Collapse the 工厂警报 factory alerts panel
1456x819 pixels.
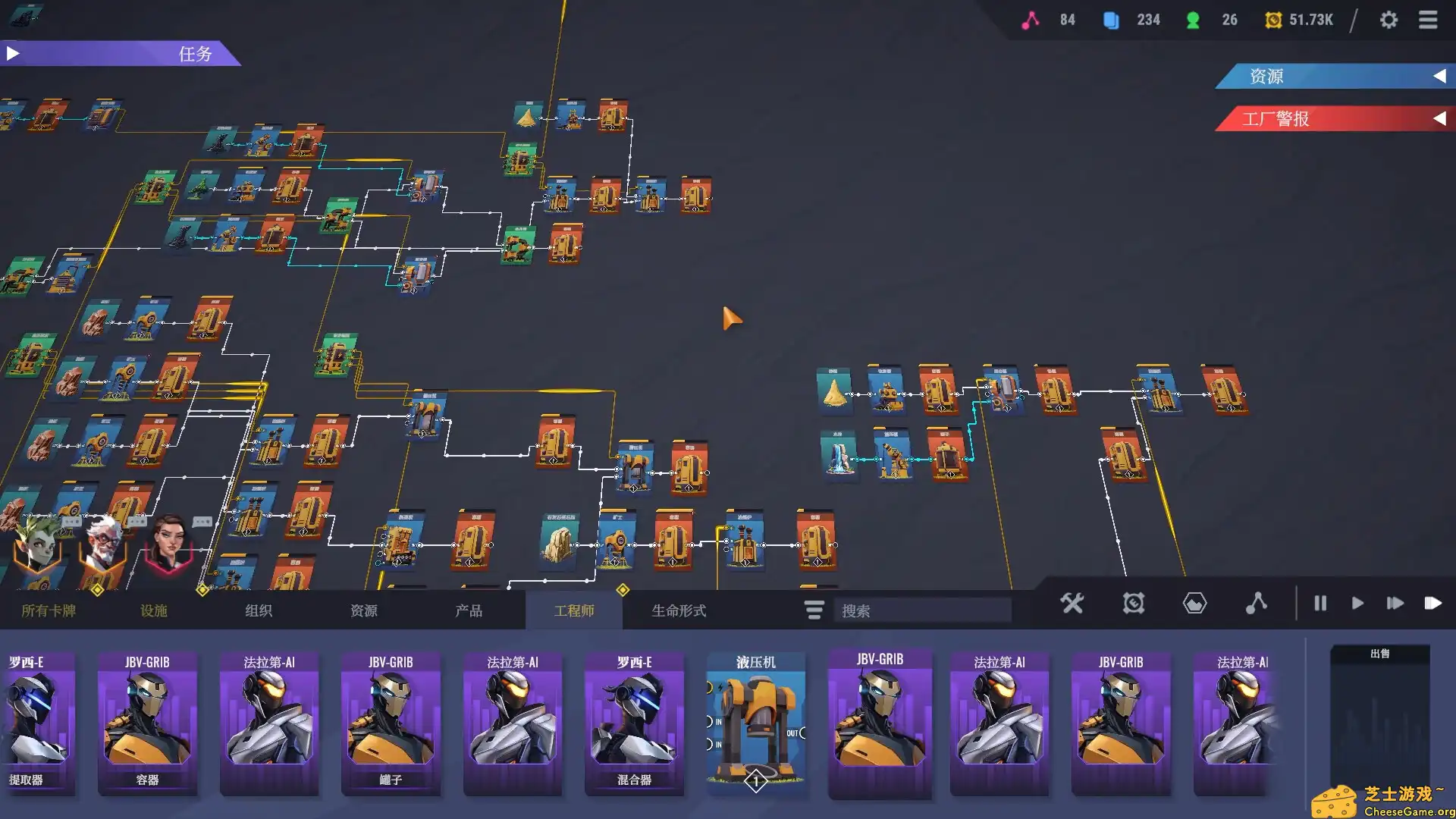[x=1439, y=118]
